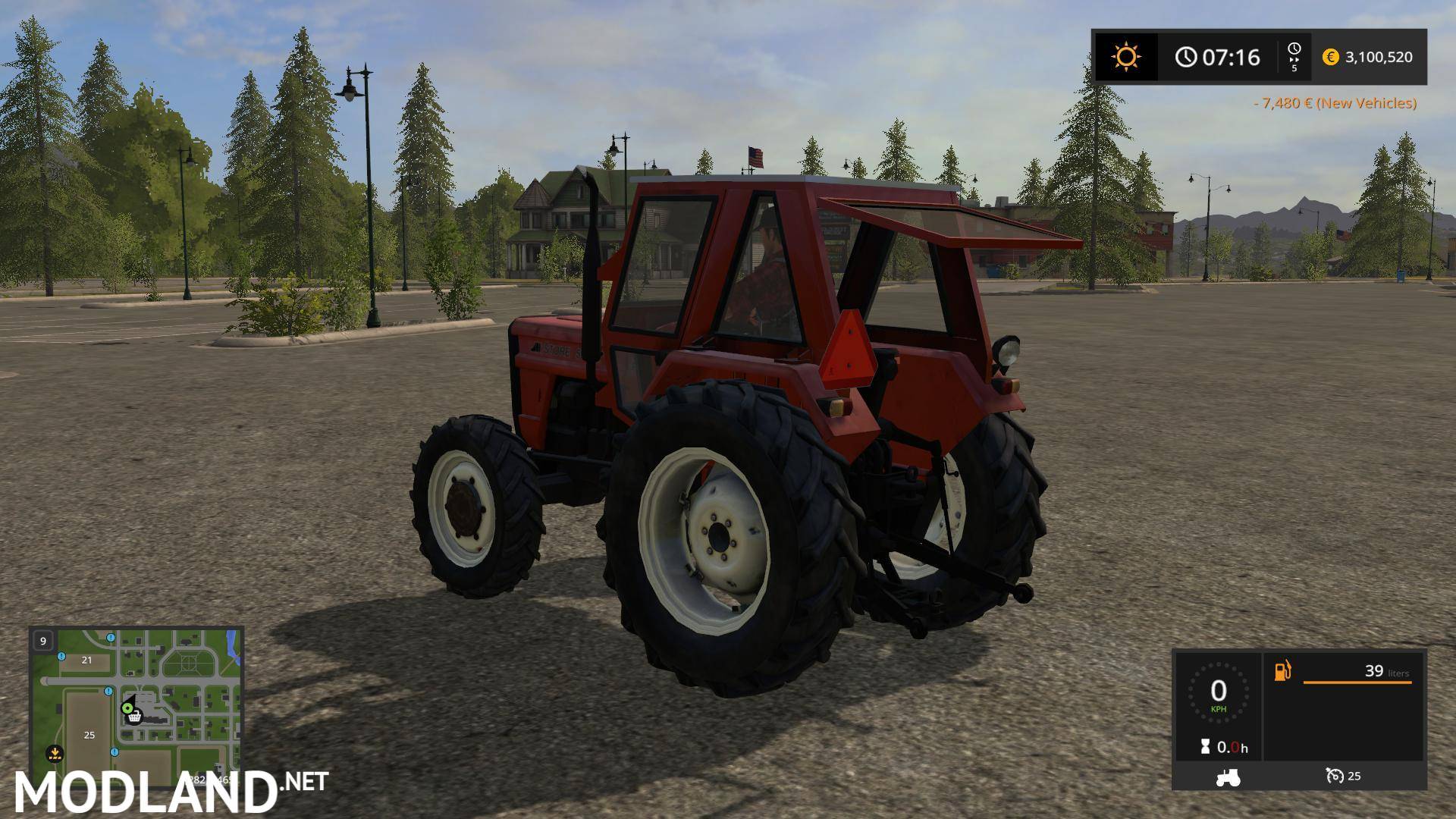Click the cruise control steering wheel icon
Screen dimensions: 1456x819
(x=1335, y=776)
